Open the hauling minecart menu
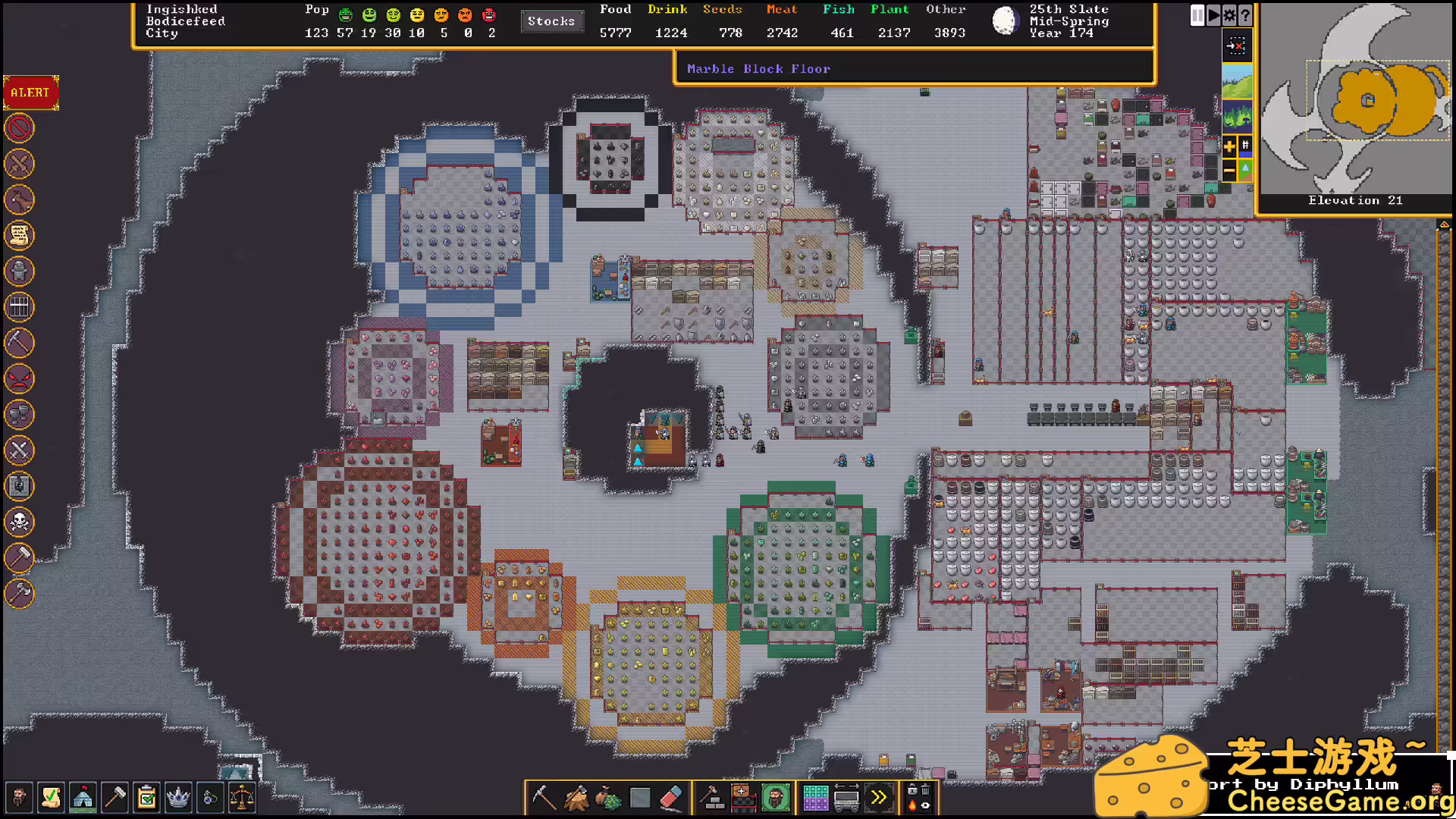This screenshot has height=819, width=1456. pos(847,798)
